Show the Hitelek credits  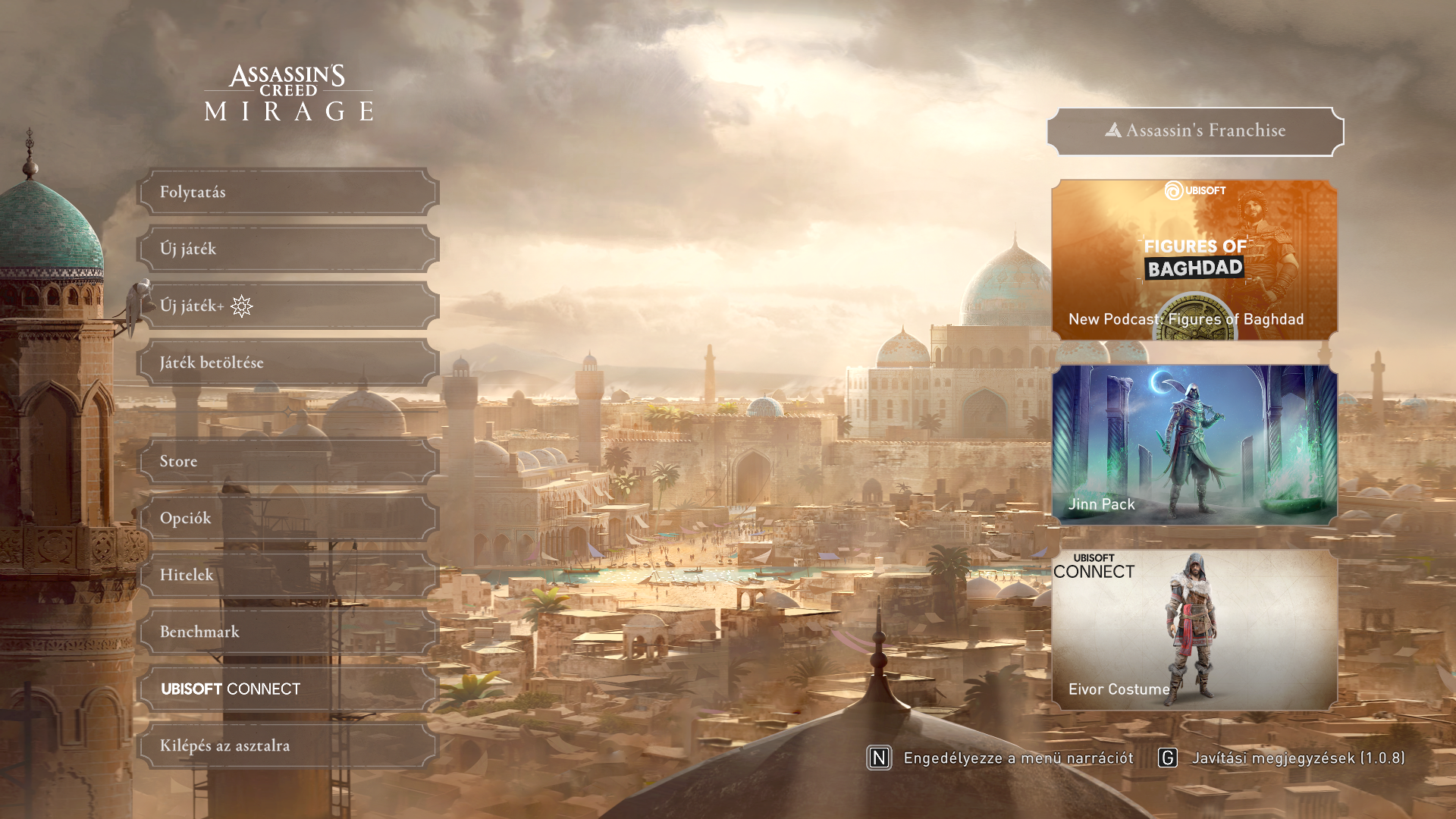coord(288,576)
